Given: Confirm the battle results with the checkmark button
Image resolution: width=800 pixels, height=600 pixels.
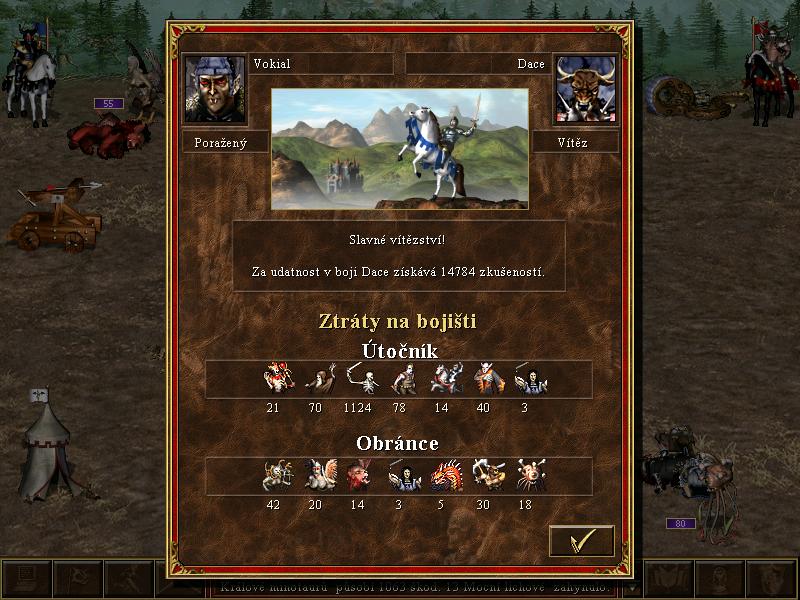Looking at the screenshot, I should [x=581, y=541].
